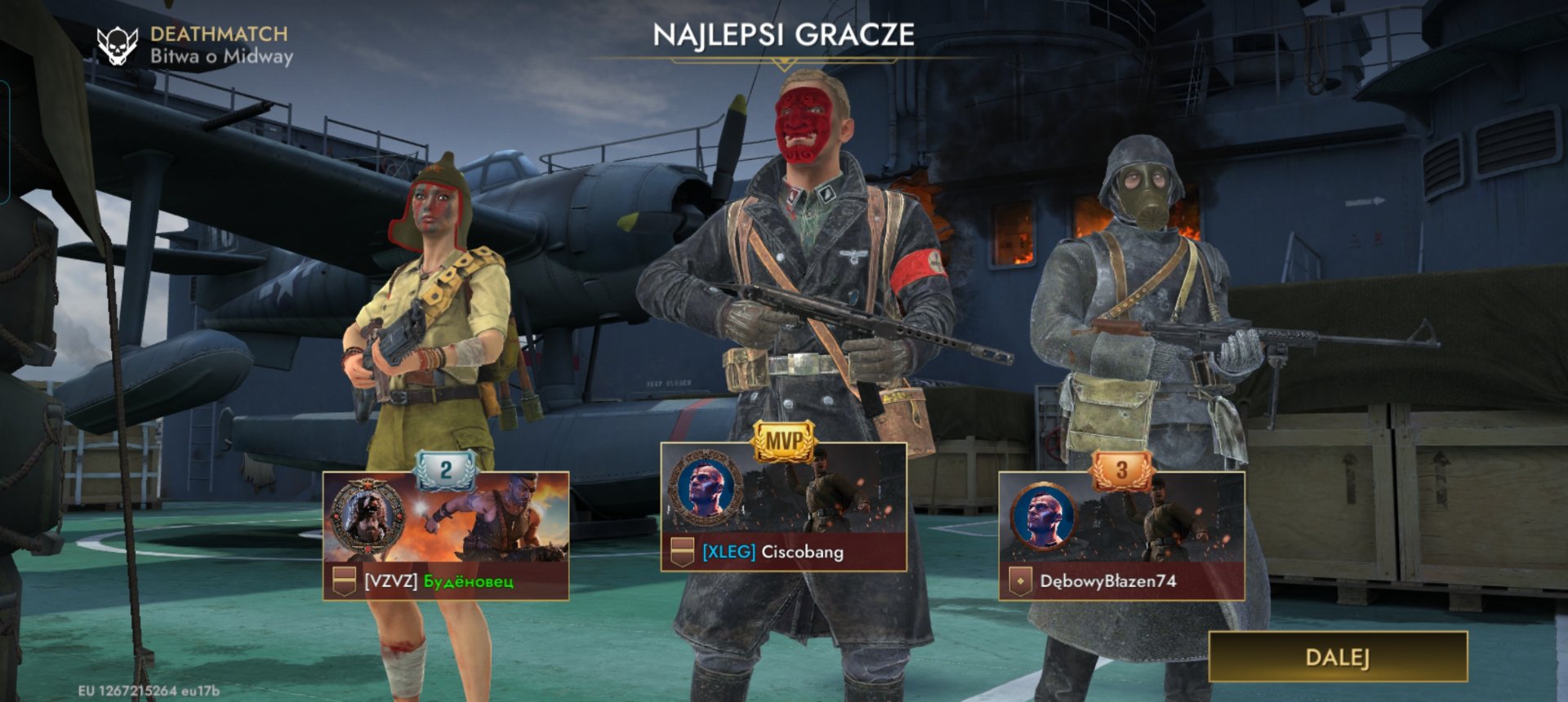Click Будёновец's bearded avatar portrait

pos(367,517)
